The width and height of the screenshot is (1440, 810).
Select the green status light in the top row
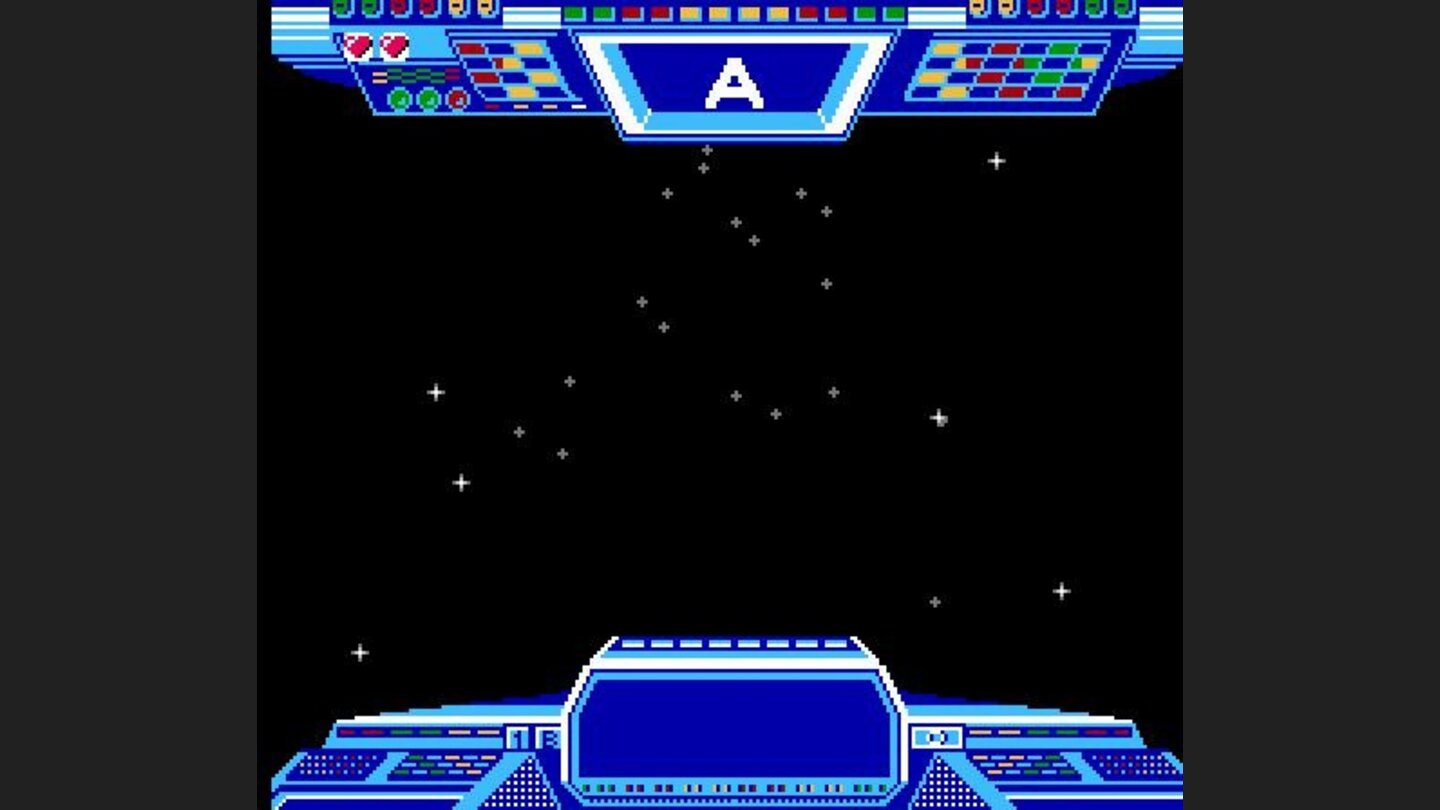[574, 13]
